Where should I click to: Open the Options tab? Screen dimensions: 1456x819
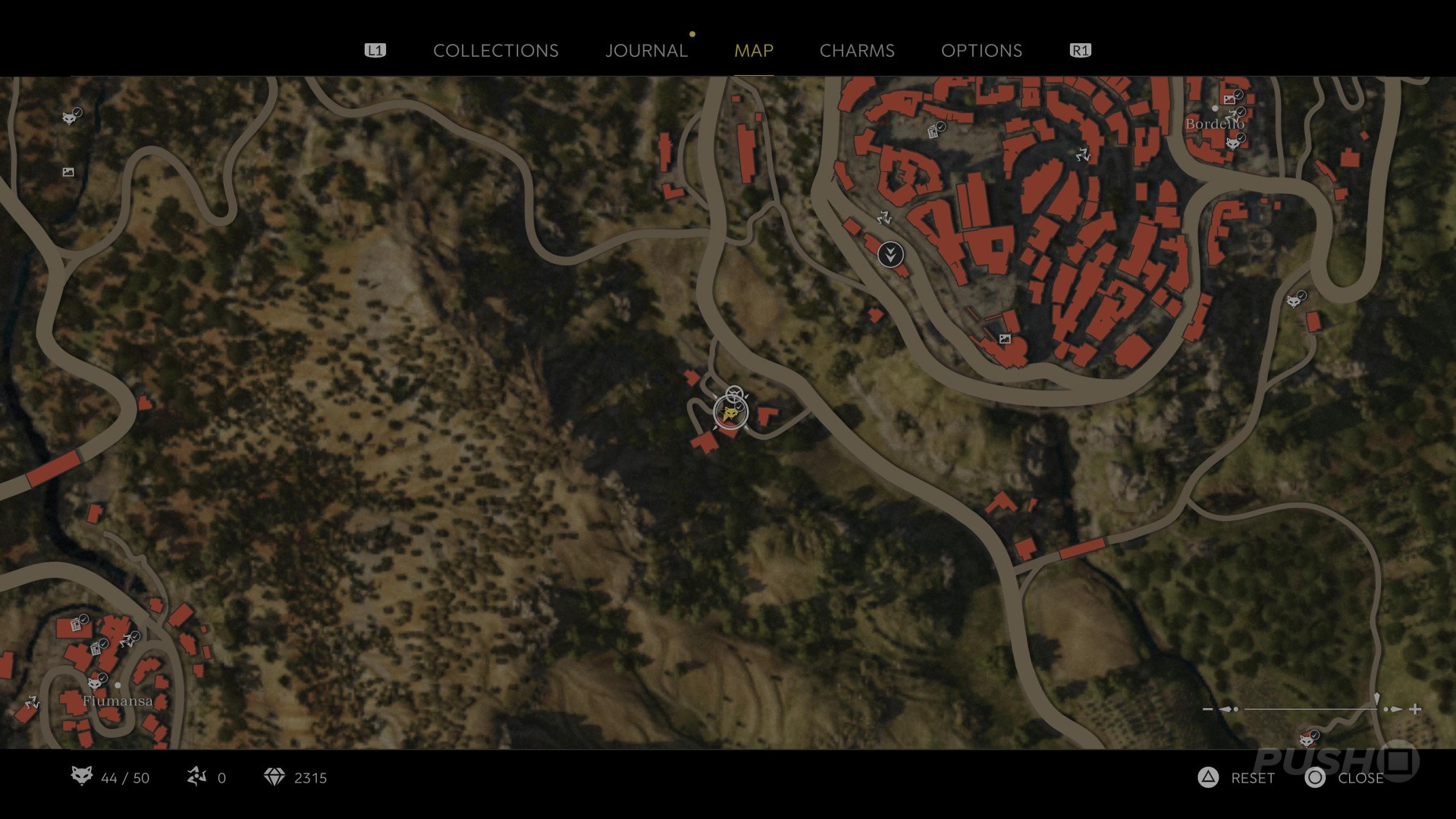pos(981,51)
